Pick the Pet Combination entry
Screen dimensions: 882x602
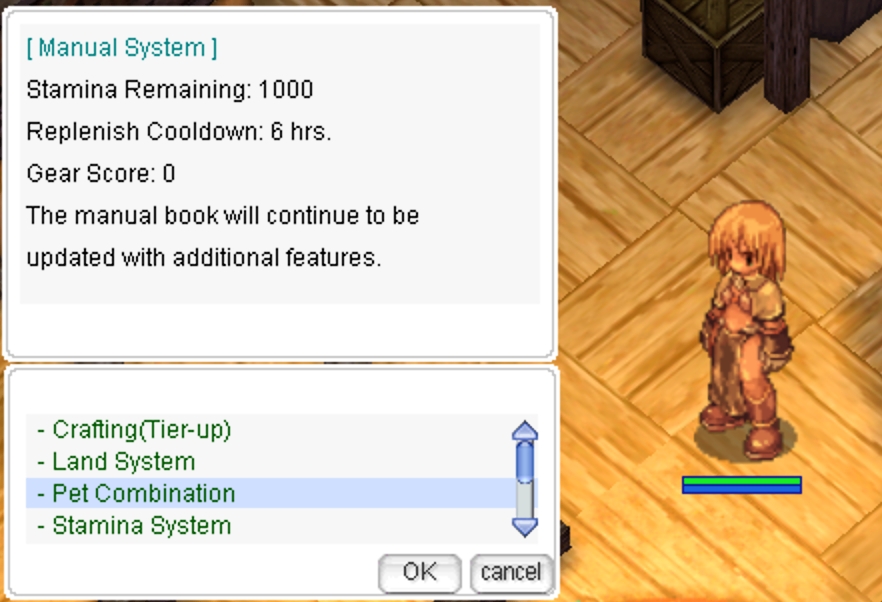(144, 494)
